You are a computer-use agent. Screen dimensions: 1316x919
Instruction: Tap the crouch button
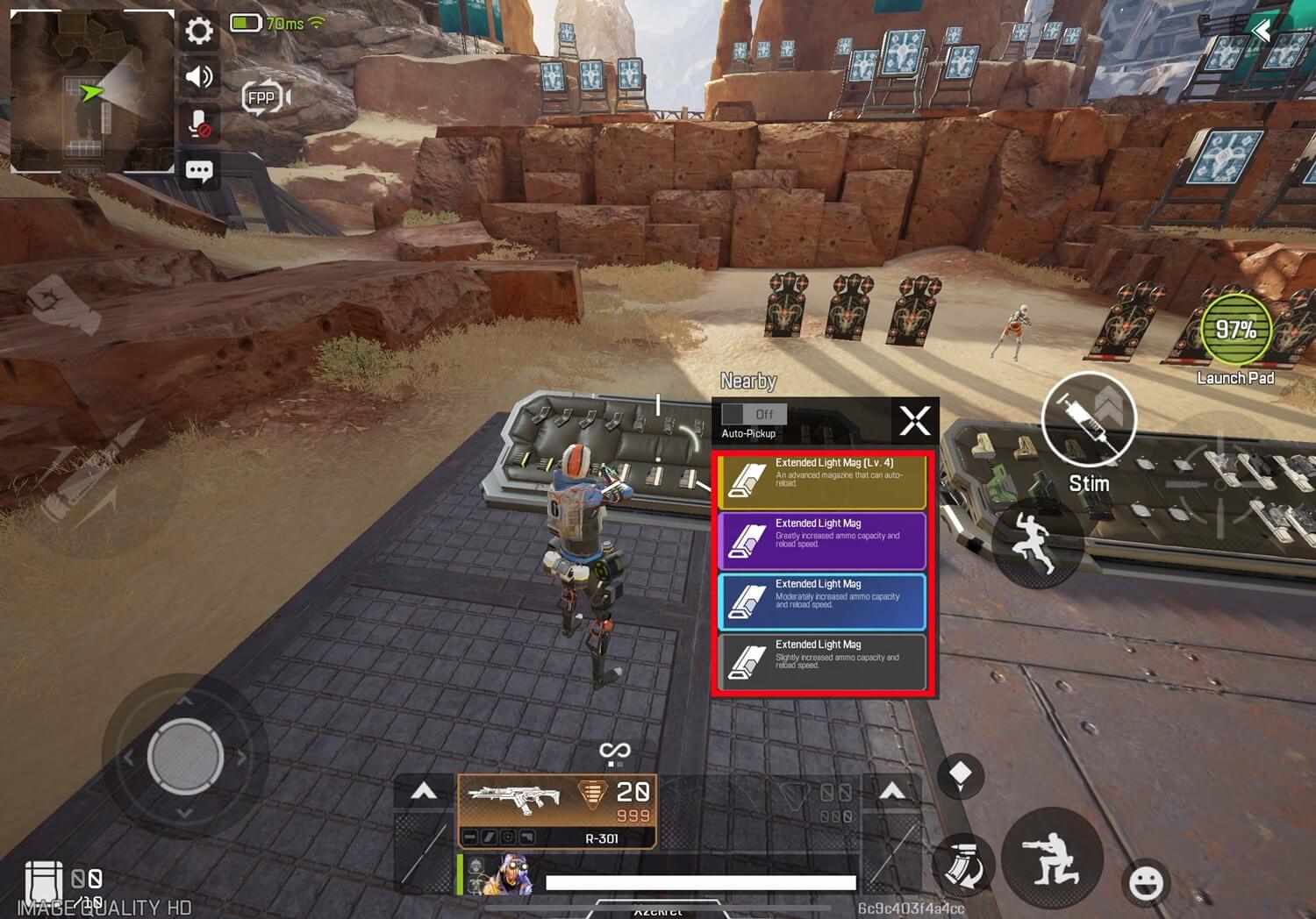click(1052, 858)
